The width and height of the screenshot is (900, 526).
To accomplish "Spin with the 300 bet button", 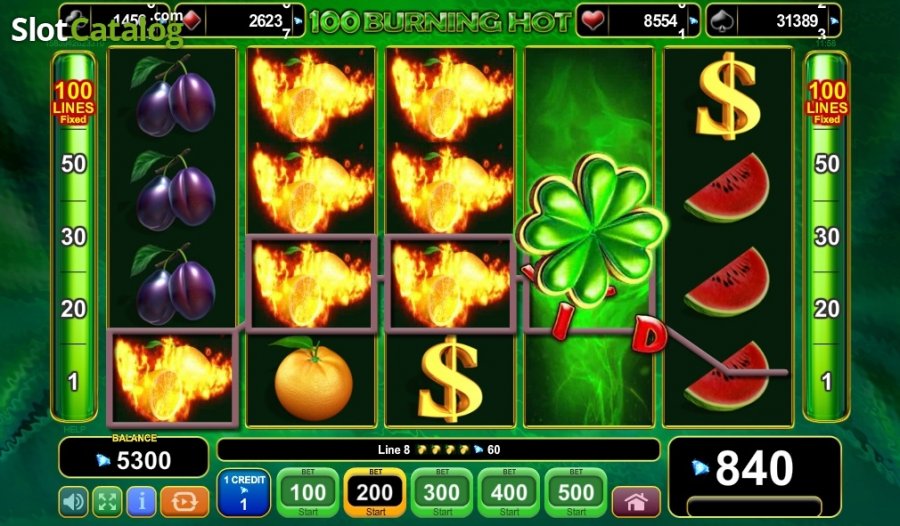I will 442,492.
